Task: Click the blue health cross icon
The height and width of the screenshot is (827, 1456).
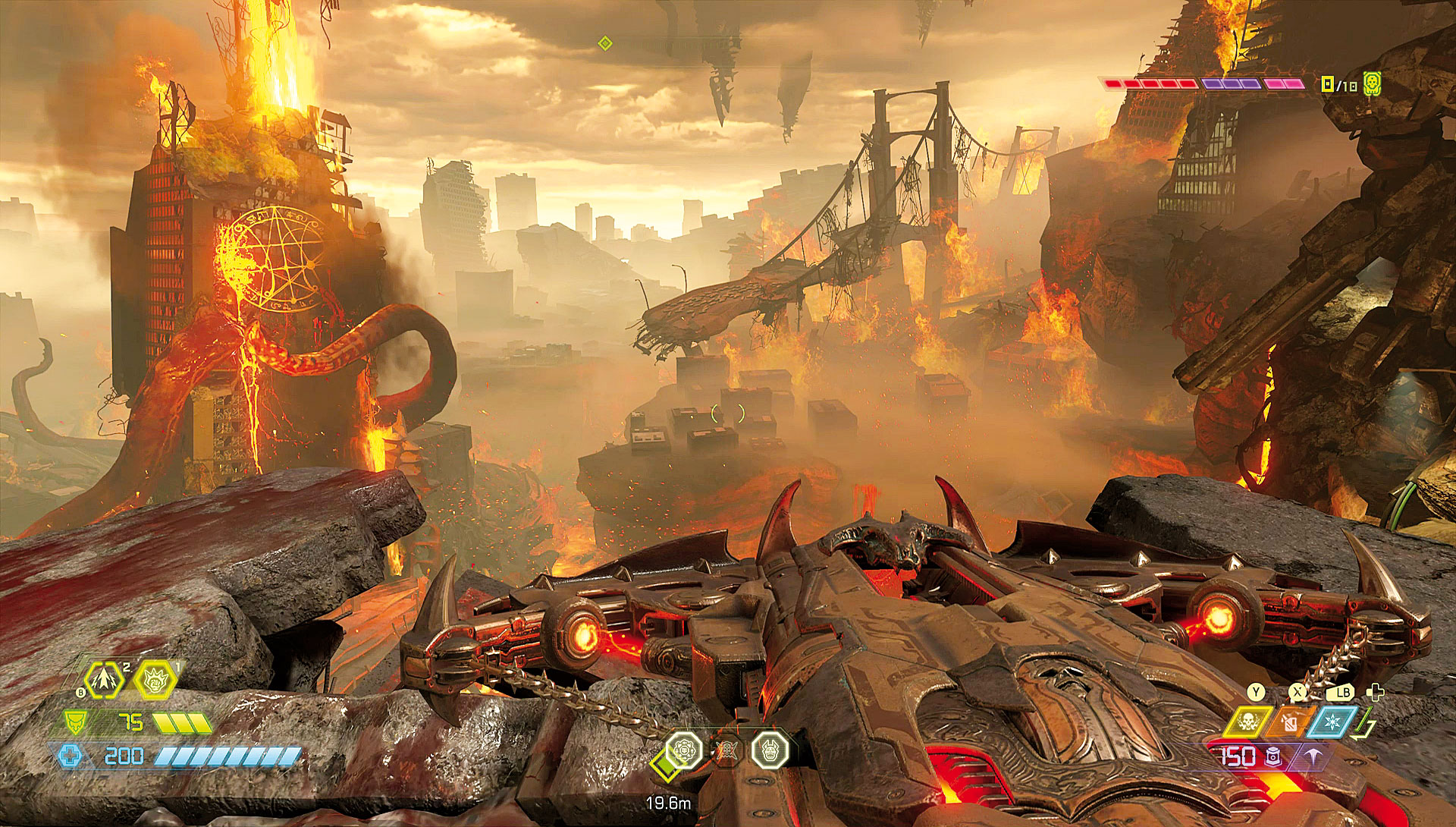Action: point(71,756)
